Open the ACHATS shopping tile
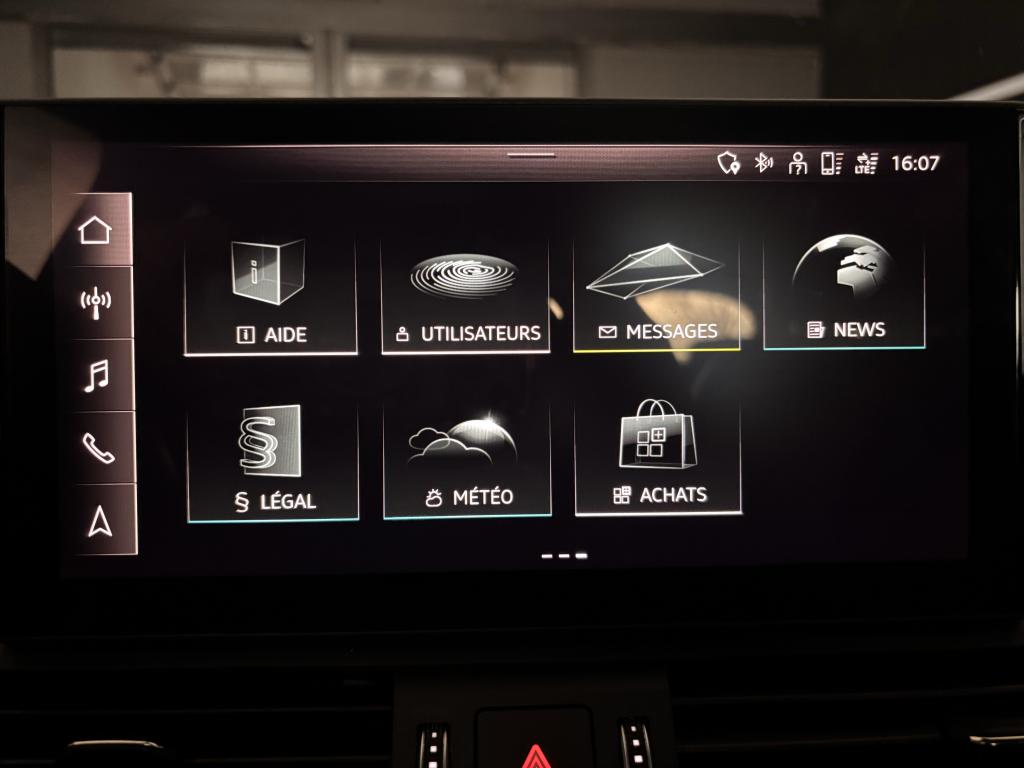The image size is (1024, 768). (x=658, y=455)
